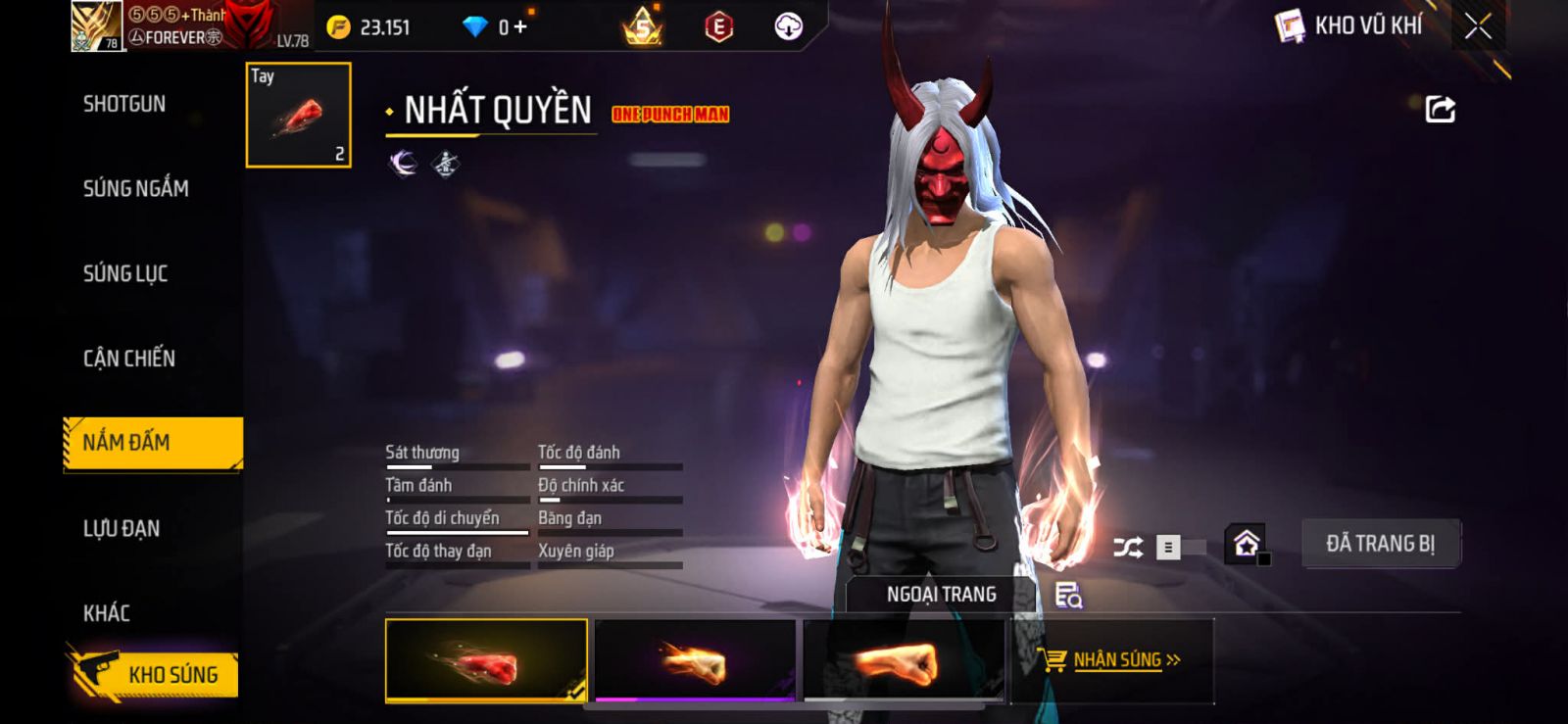
Task: Open the Ngoại Trang tab
Action: (x=941, y=595)
